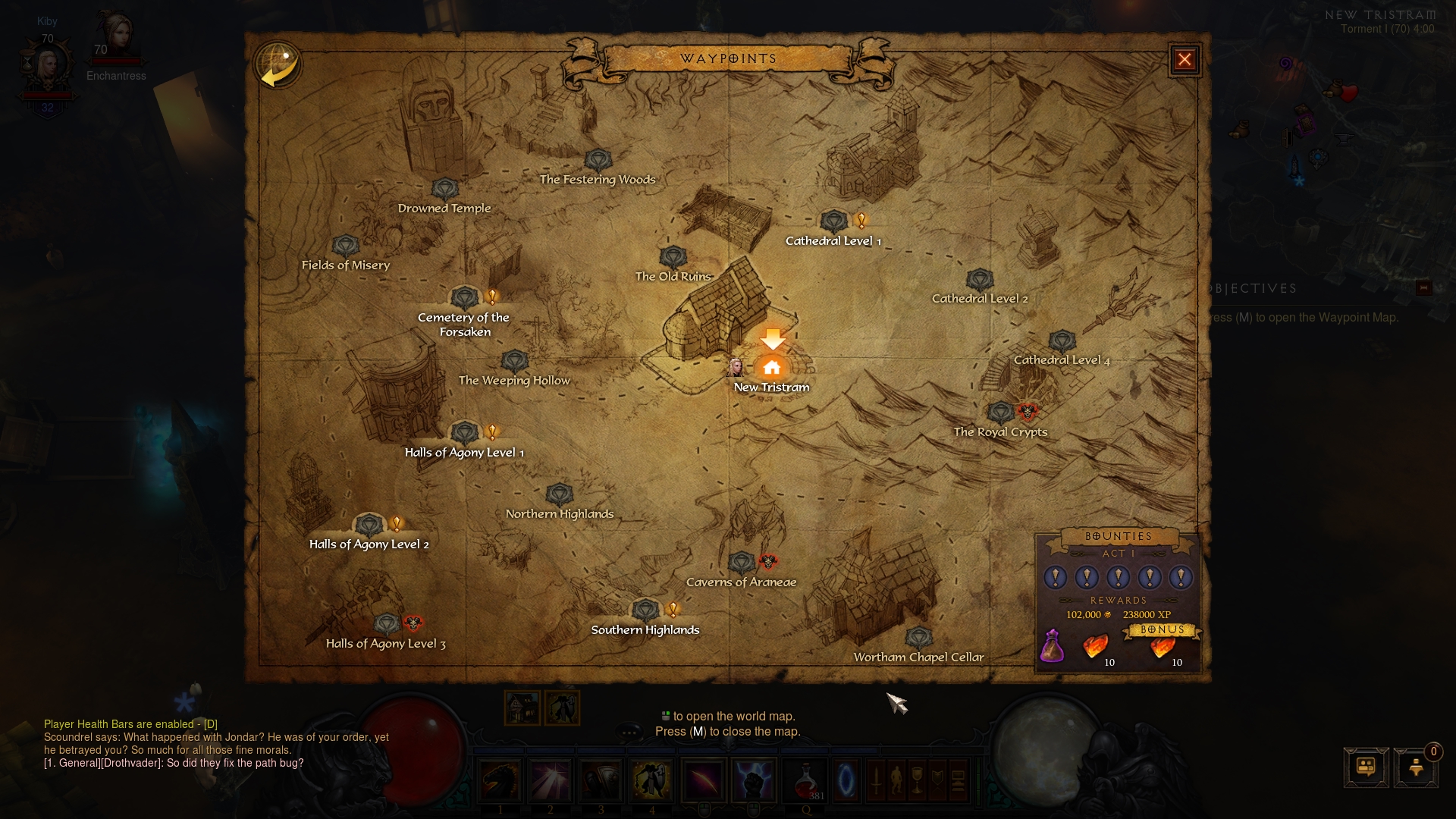Go back to the world map view
This screenshot has width=1456, height=819.
(278, 65)
